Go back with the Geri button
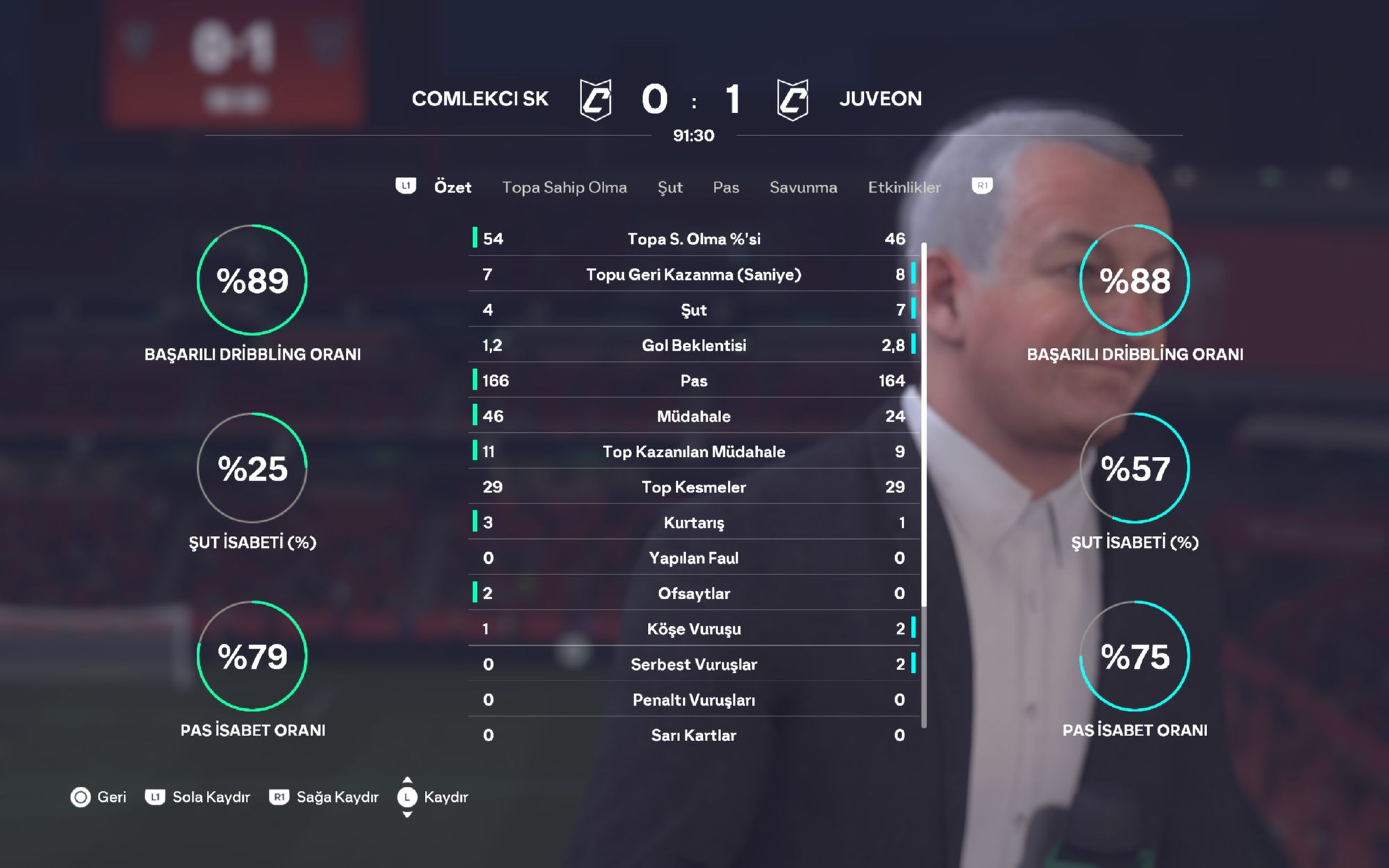1389x868 pixels. coord(99,796)
